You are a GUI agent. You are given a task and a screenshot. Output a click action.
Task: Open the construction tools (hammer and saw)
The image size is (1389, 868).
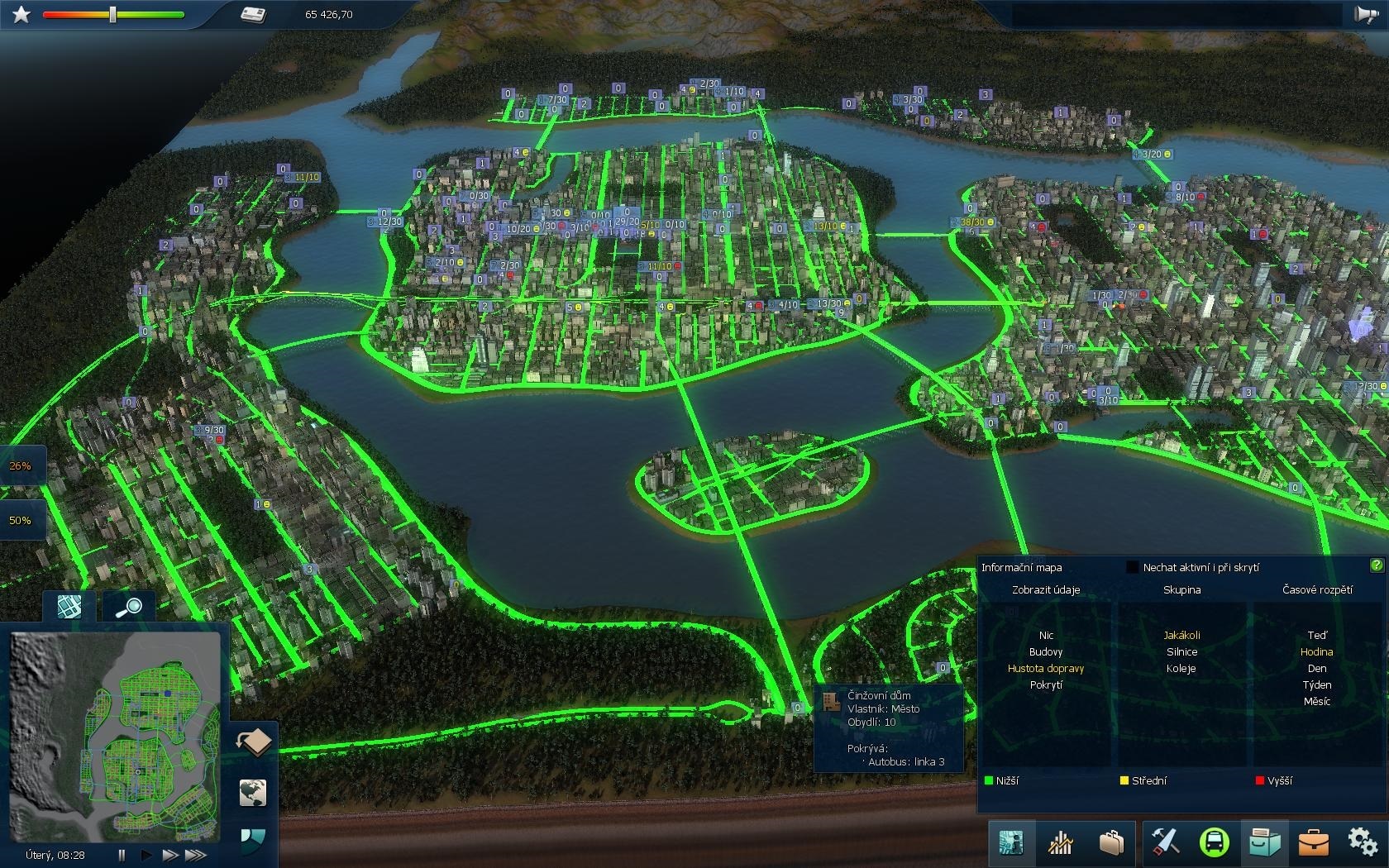pyautogui.click(x=1165, y=842)
